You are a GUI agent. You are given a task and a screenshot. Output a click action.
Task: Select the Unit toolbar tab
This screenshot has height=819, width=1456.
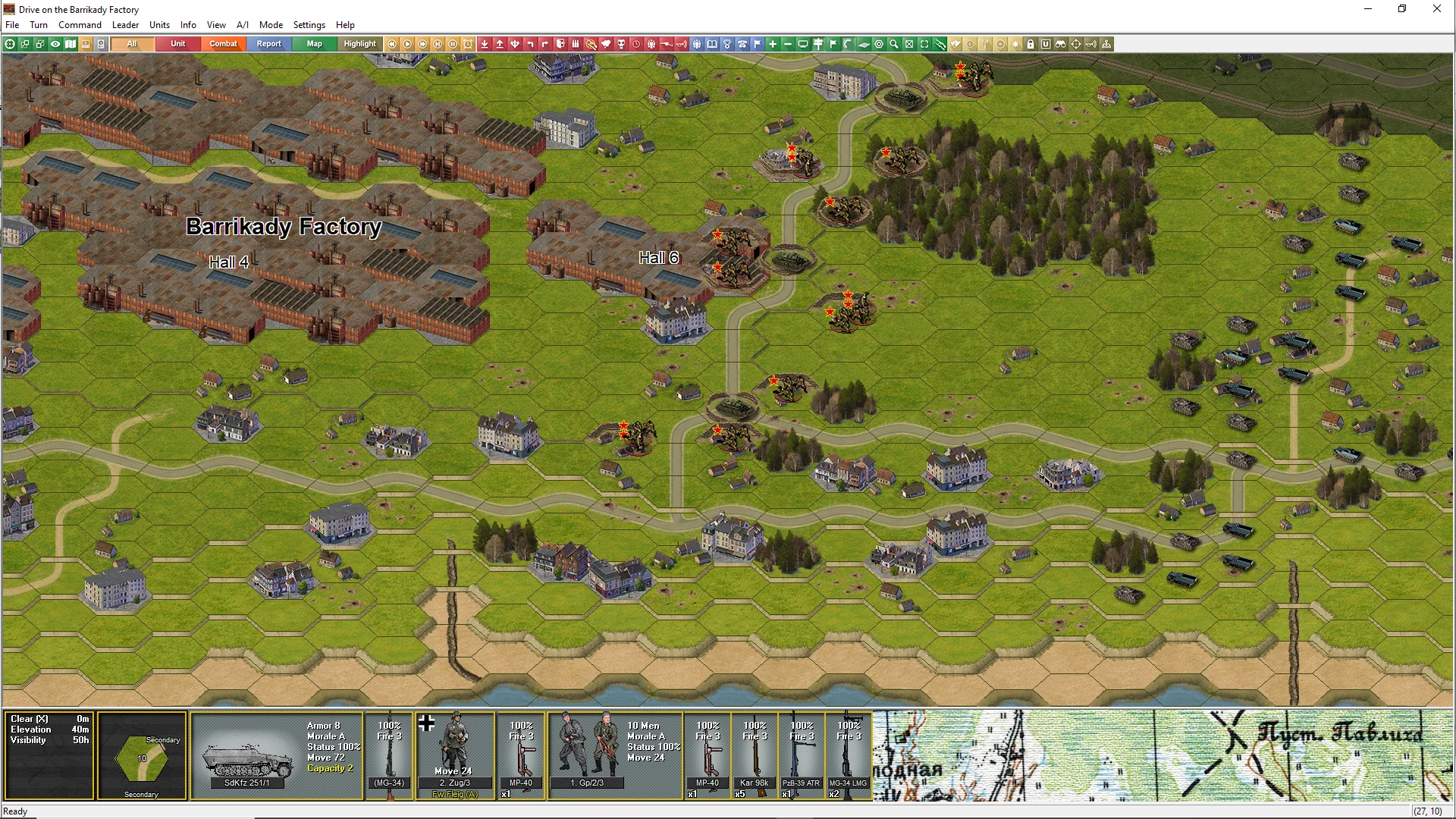(177, 44)
